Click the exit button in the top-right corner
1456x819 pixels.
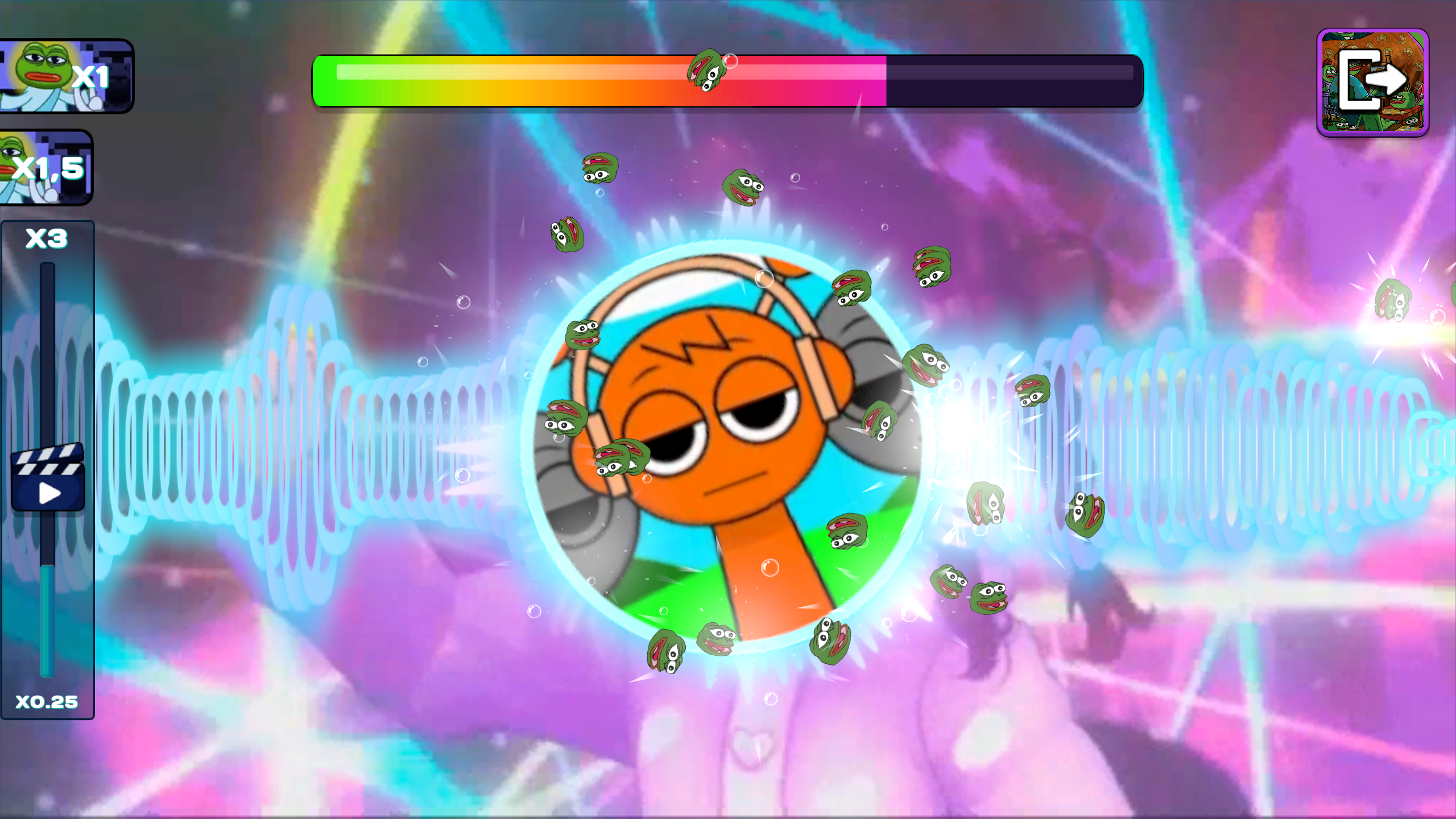(1373, 83)
